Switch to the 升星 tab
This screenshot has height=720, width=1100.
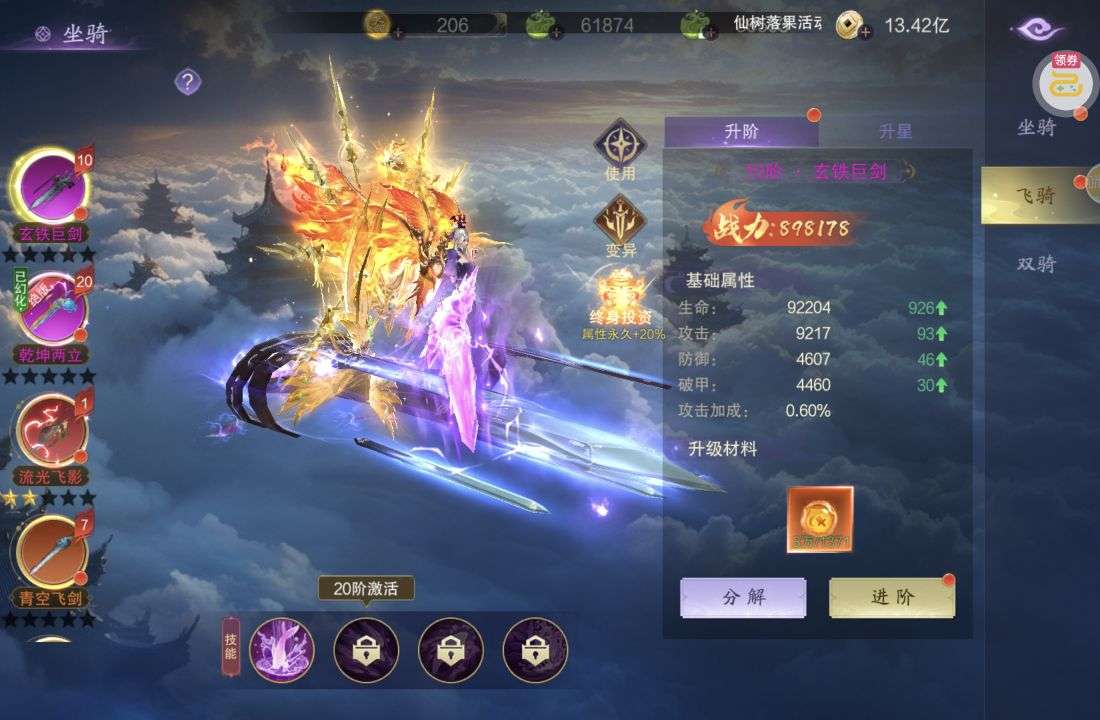[895, 131]
